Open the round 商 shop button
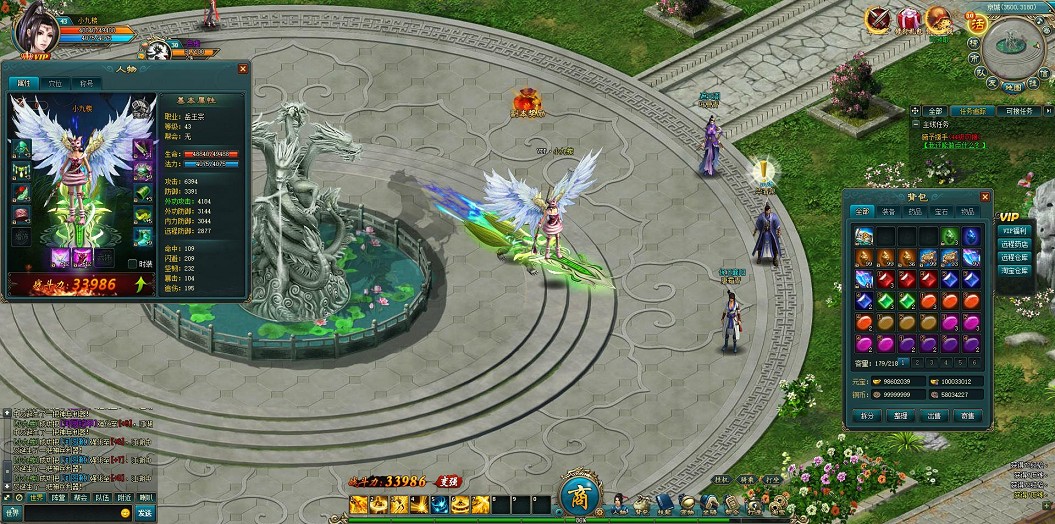The width and height of the screenshot is (1055, 524). pyautogui.click(x=579, y=495)
